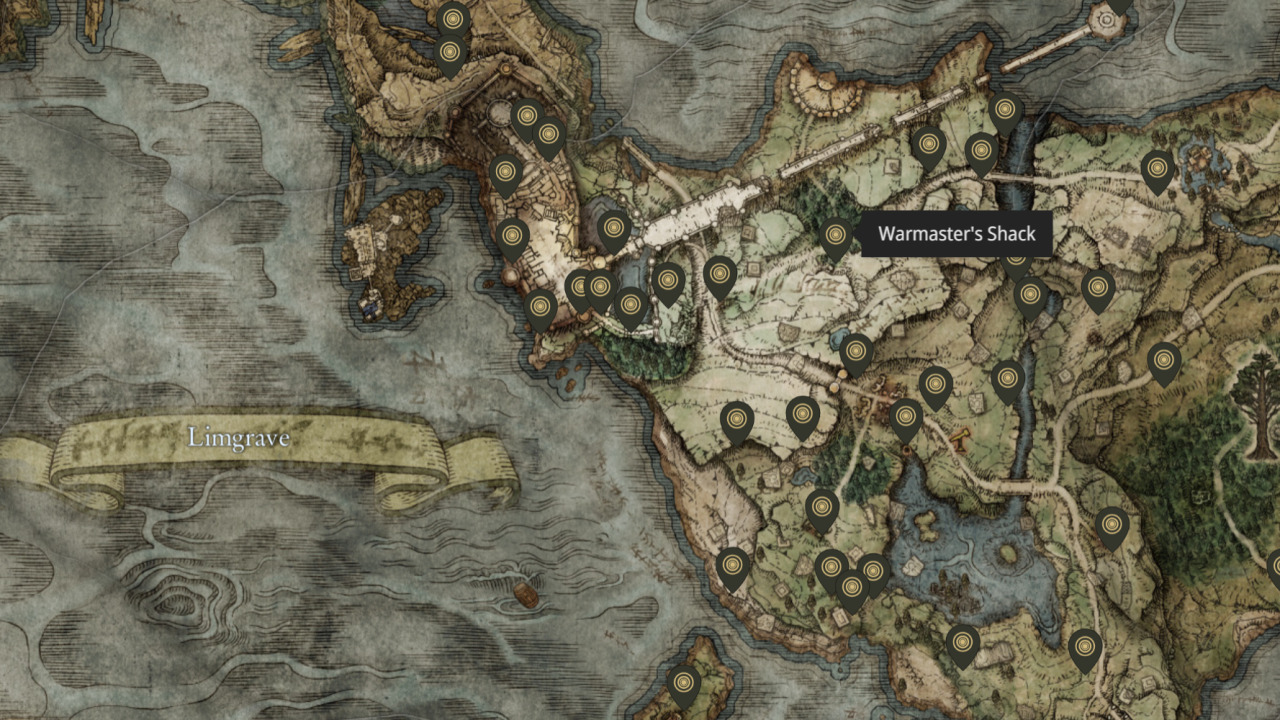Screen dimensions: 1280x720
Task: Select the Warmaster's Shack map marker
Action: click(x=836, y=237)
